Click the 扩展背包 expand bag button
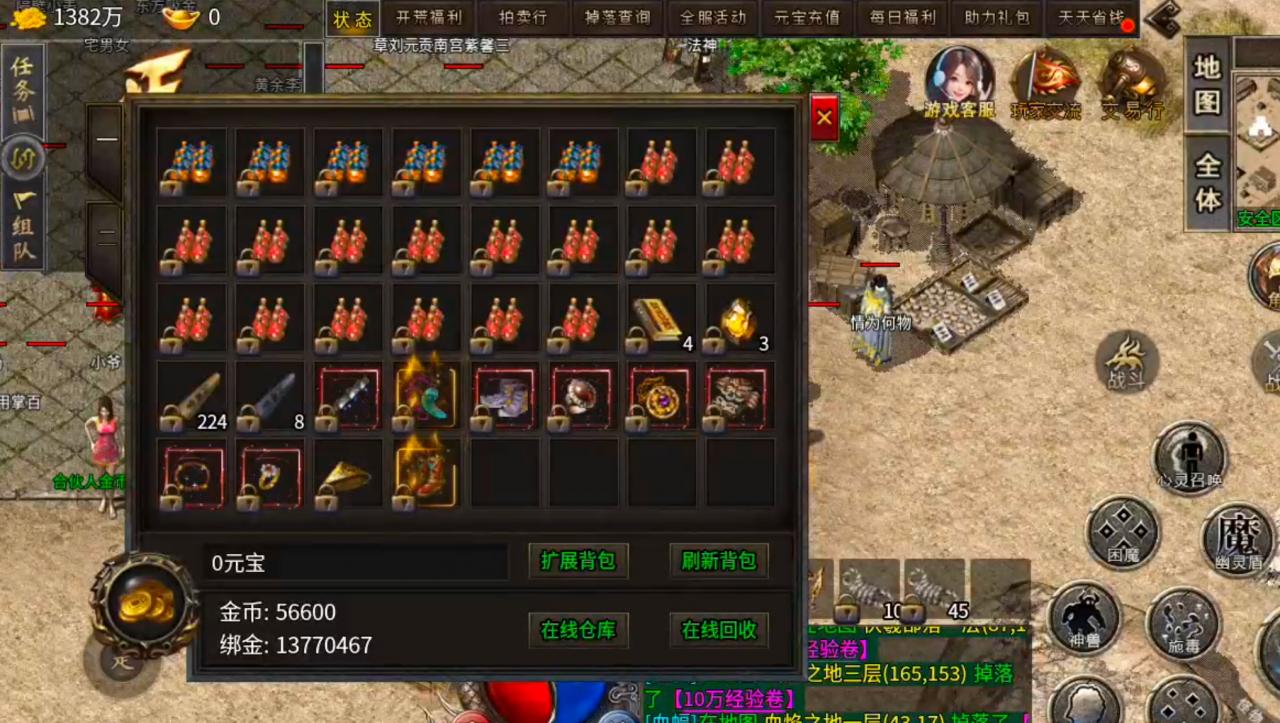This screenshot has width=1280, height=723. (x=577, y=561)
